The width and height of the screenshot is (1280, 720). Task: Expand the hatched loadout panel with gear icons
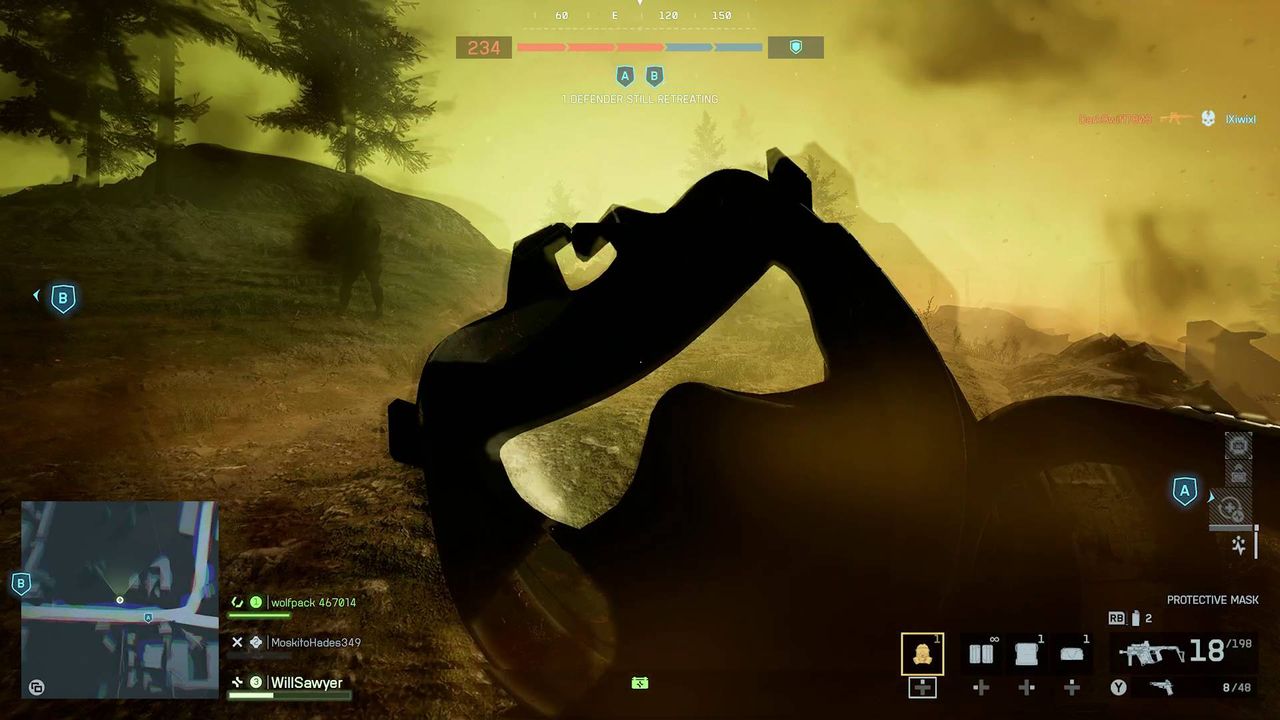(1230, 508)
